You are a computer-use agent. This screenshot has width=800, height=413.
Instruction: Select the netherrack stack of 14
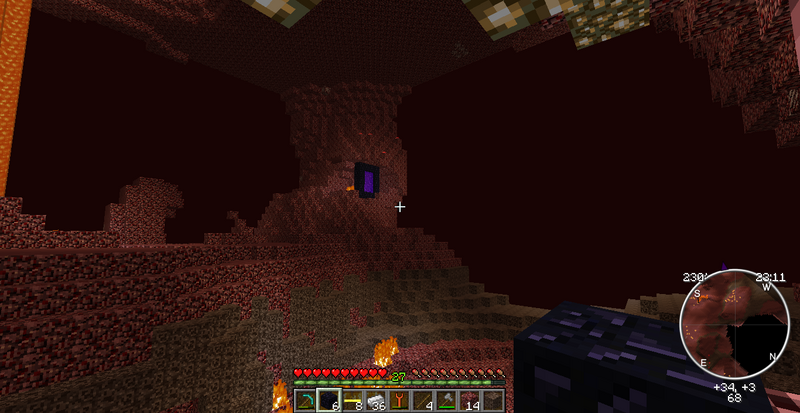click(x=468, y=400)
